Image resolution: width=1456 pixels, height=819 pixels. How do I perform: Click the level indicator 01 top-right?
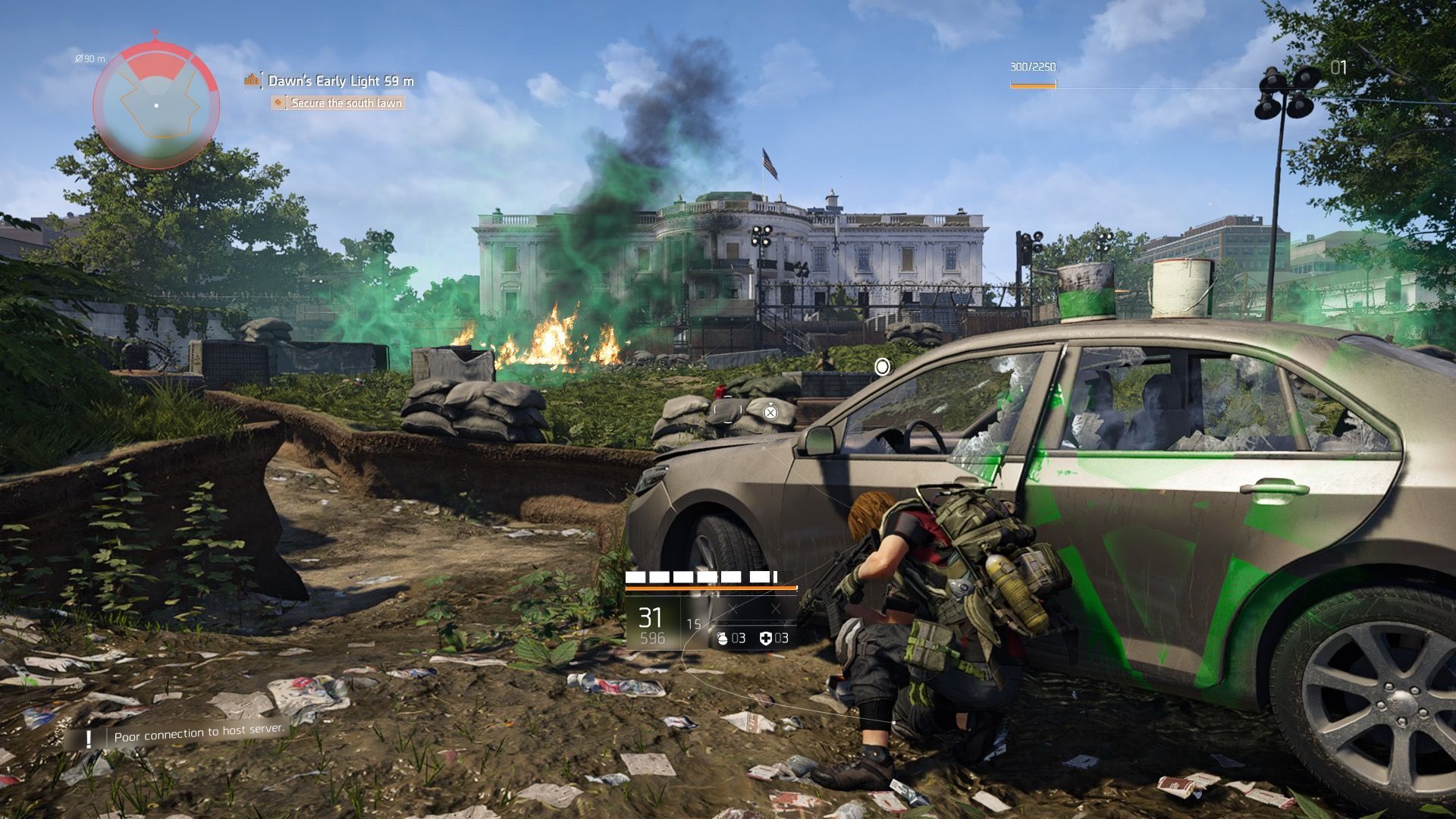[x=1338, y=67]
